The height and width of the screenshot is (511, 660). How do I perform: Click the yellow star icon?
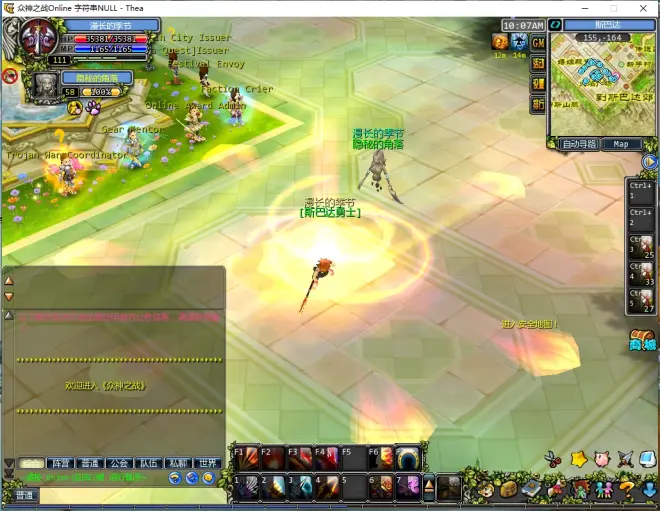point(578,459)
